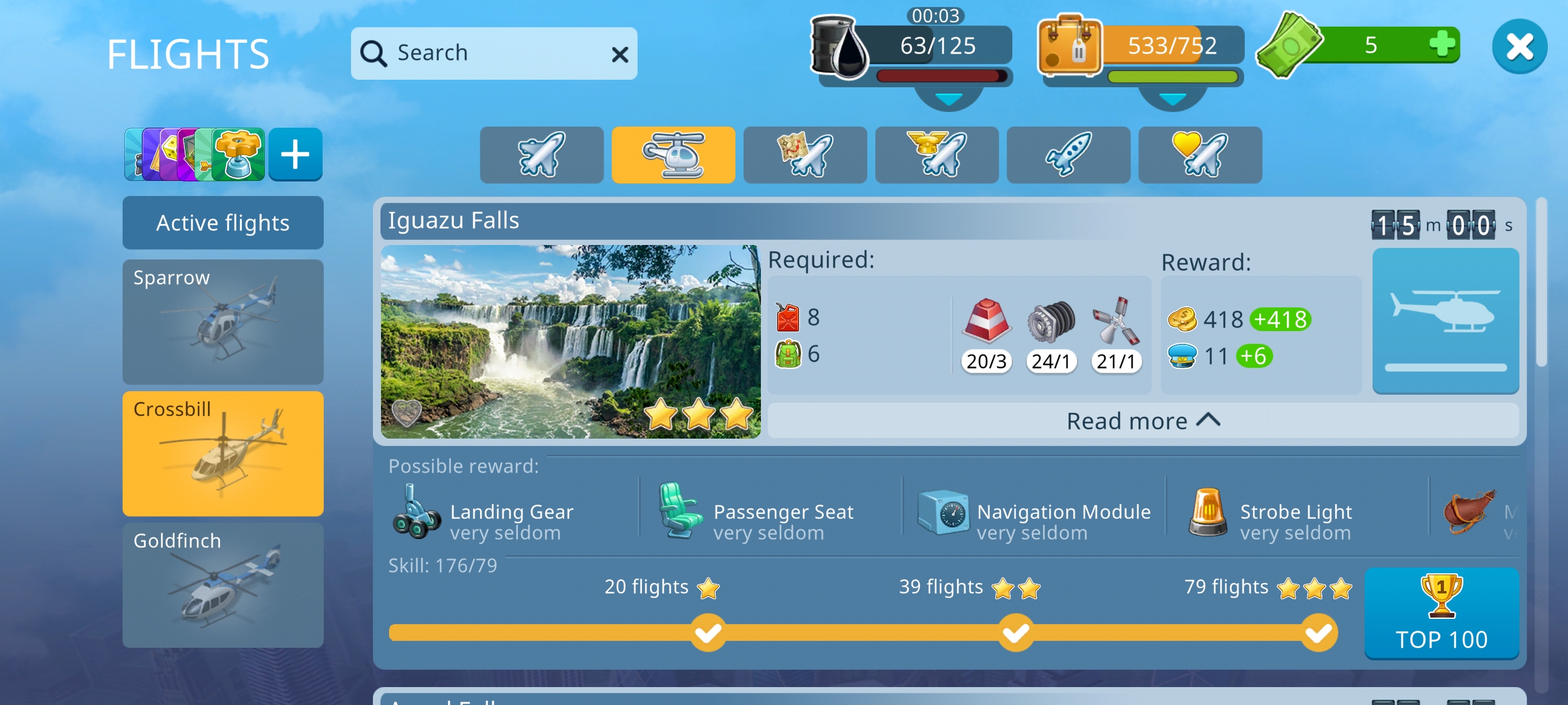Add cash using the green plus
This screenshot has width=1568, height=705.
1441,44
